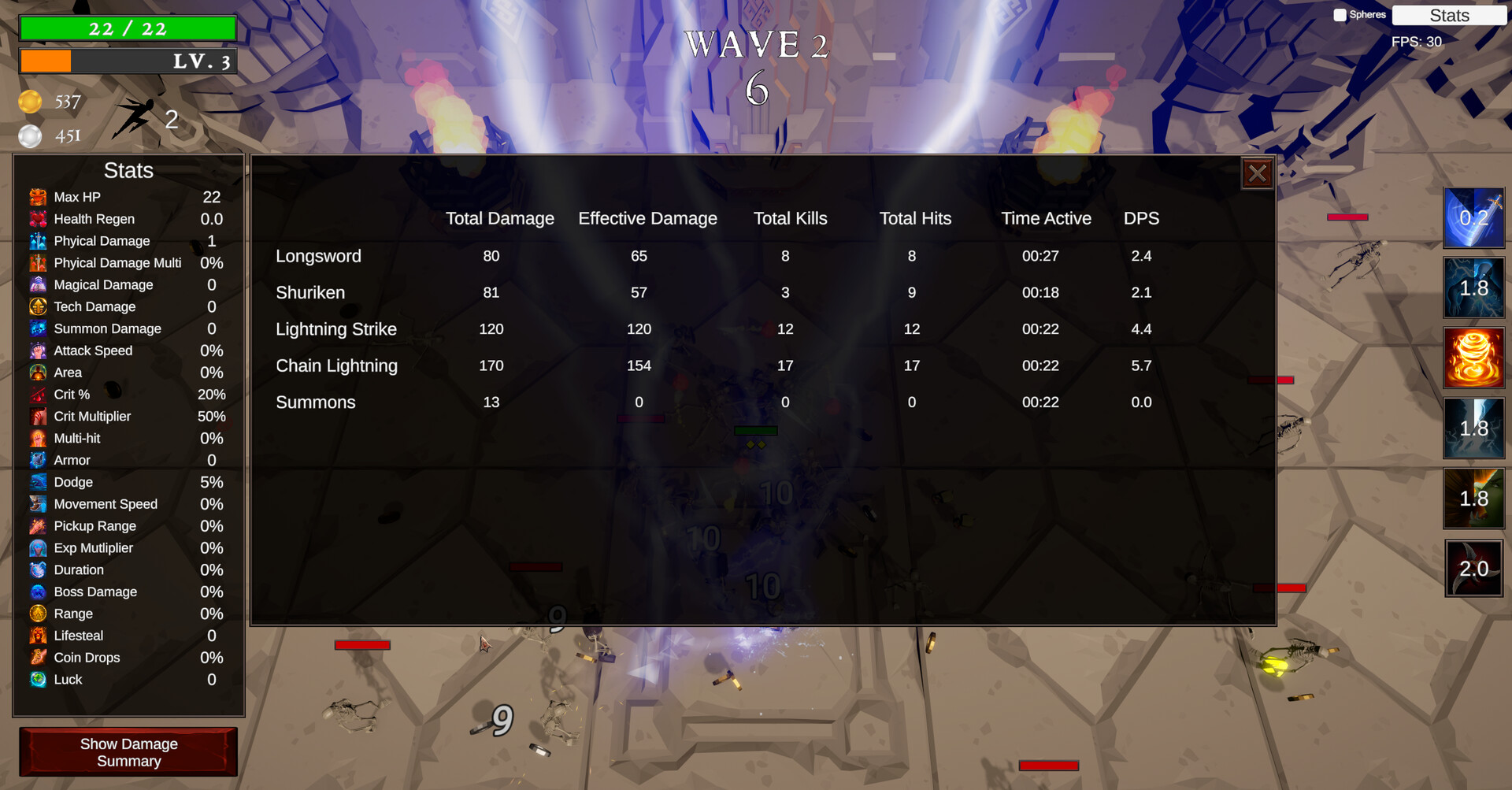Switch to the Stats tab

[x=1449, y=15]
